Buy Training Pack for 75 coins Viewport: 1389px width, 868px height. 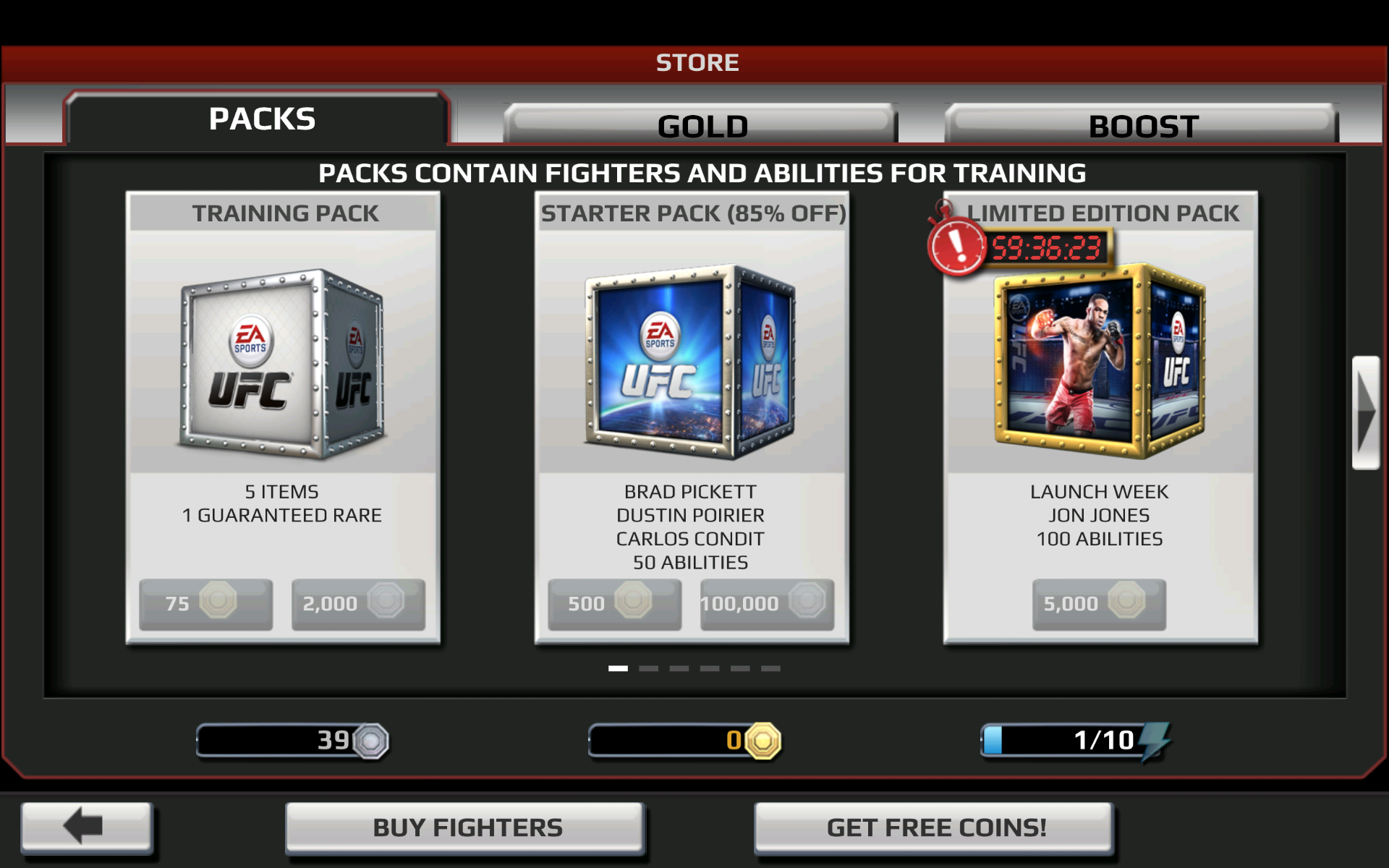pyautogui.click(x=205, y=603)
